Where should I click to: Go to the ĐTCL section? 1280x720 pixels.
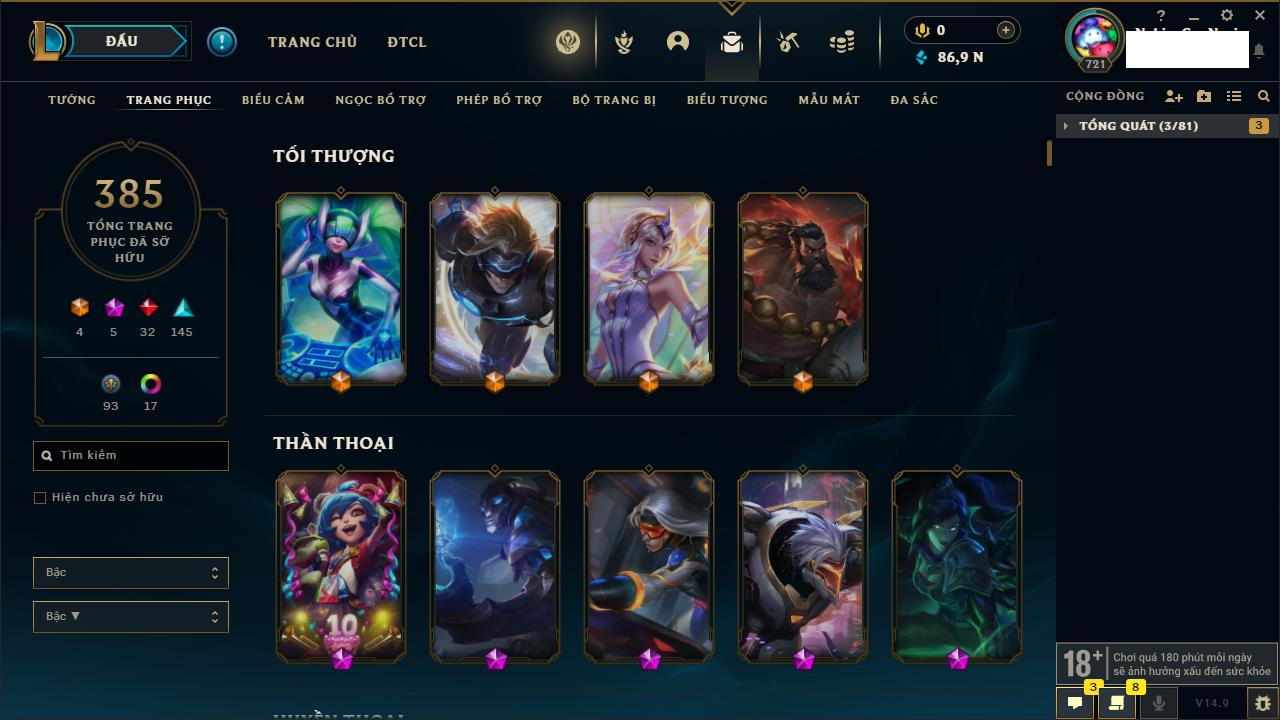[x=407, y=42]
